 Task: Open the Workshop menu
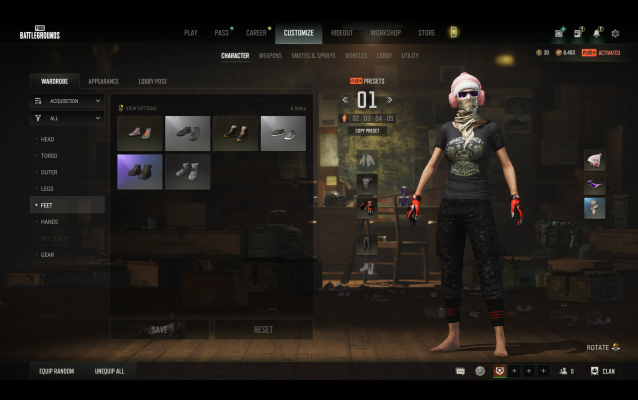click(385, 33)
